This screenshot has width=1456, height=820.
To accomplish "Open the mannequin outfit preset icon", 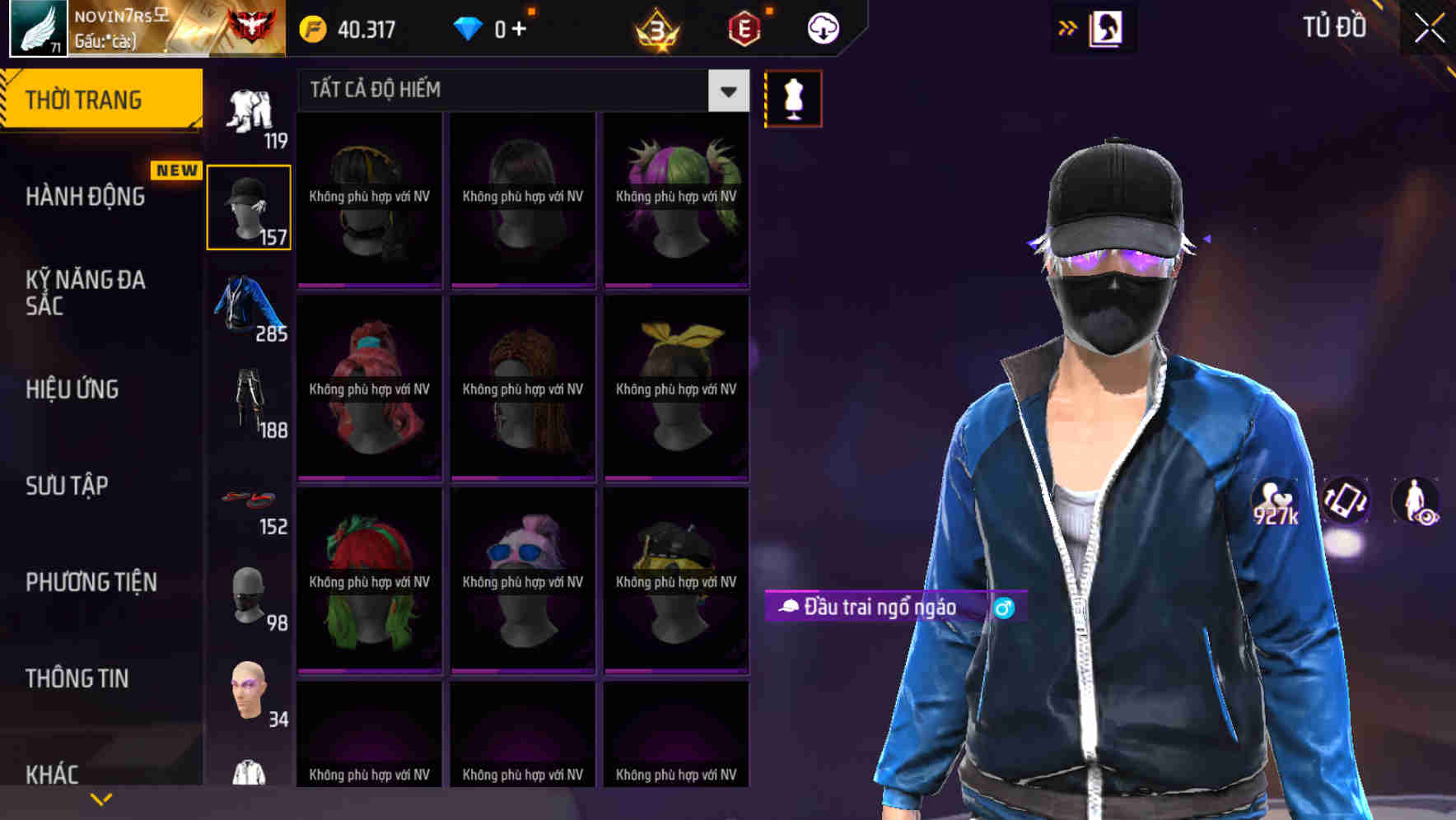I will pos(793,97).
